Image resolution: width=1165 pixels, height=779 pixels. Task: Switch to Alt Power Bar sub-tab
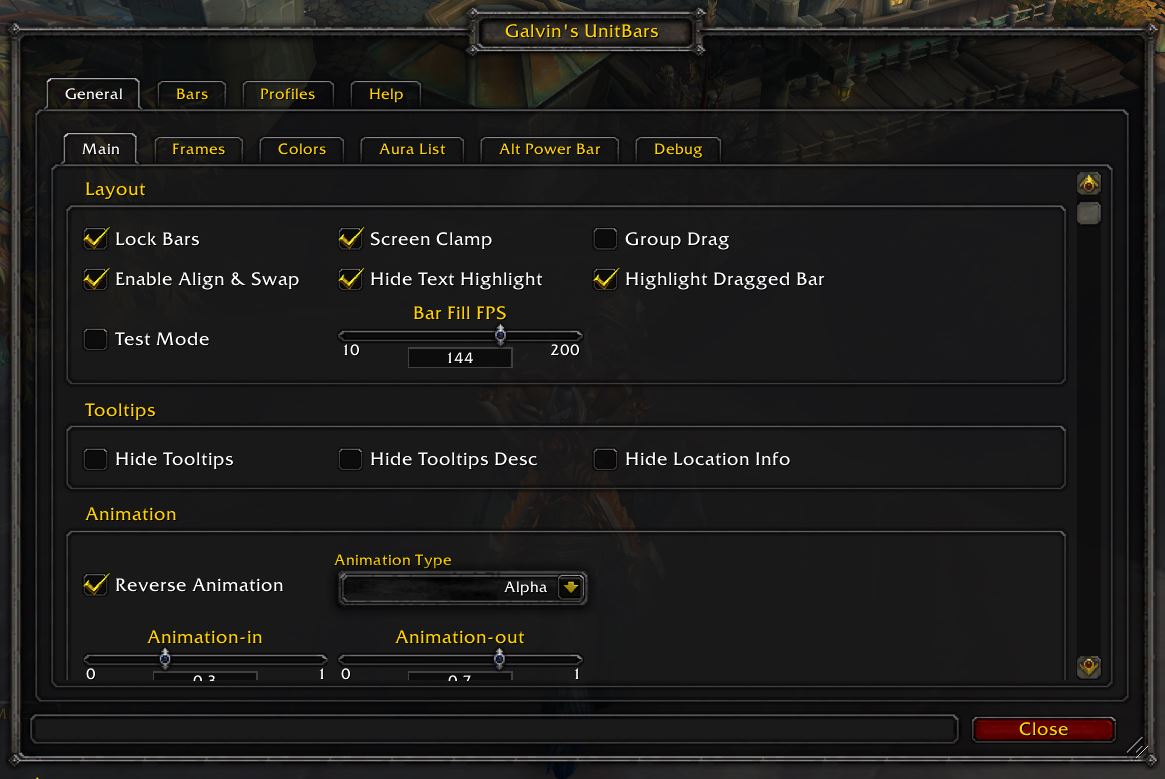549,149
